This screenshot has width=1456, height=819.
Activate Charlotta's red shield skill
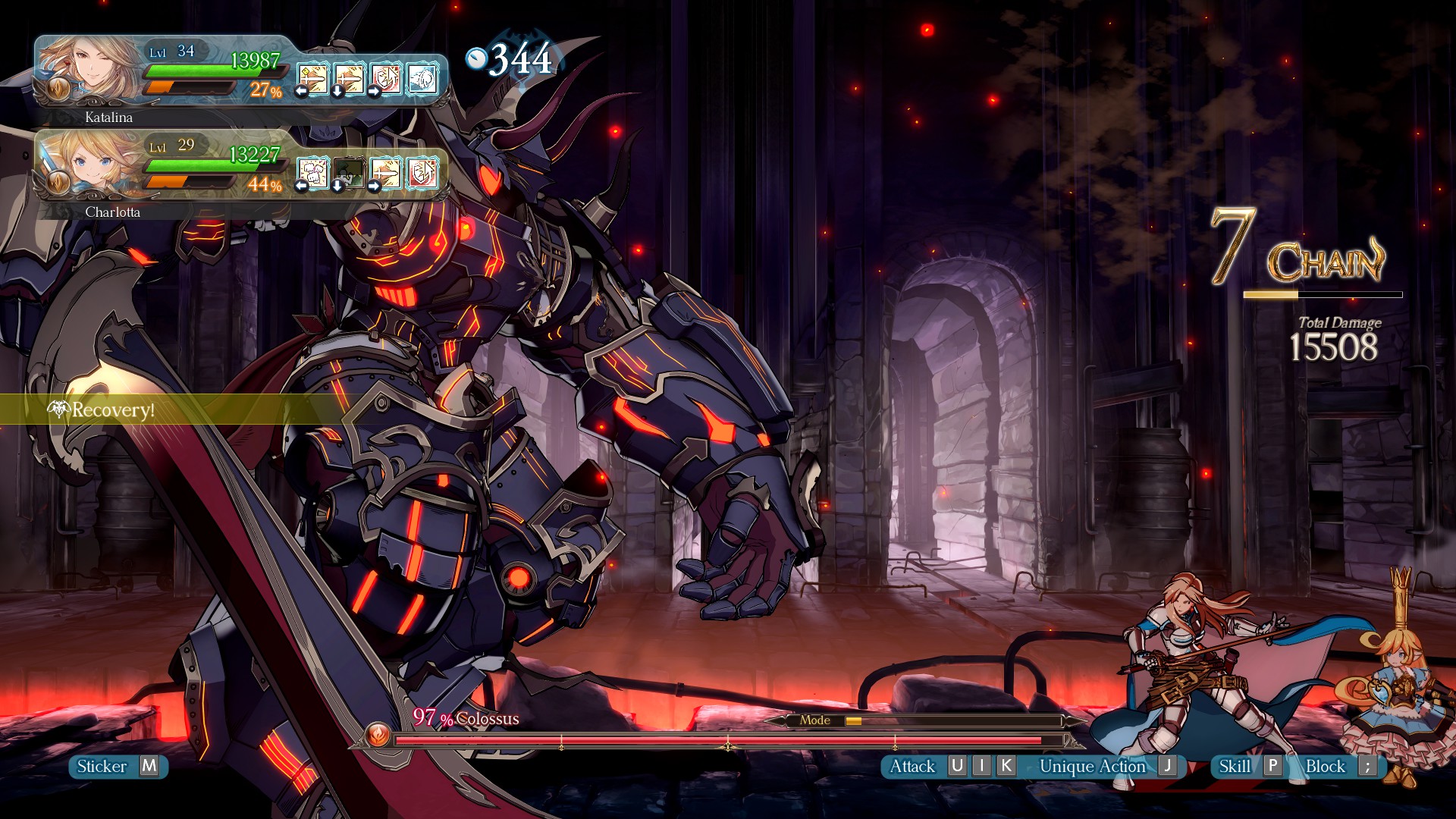click(x=422, y=172)
